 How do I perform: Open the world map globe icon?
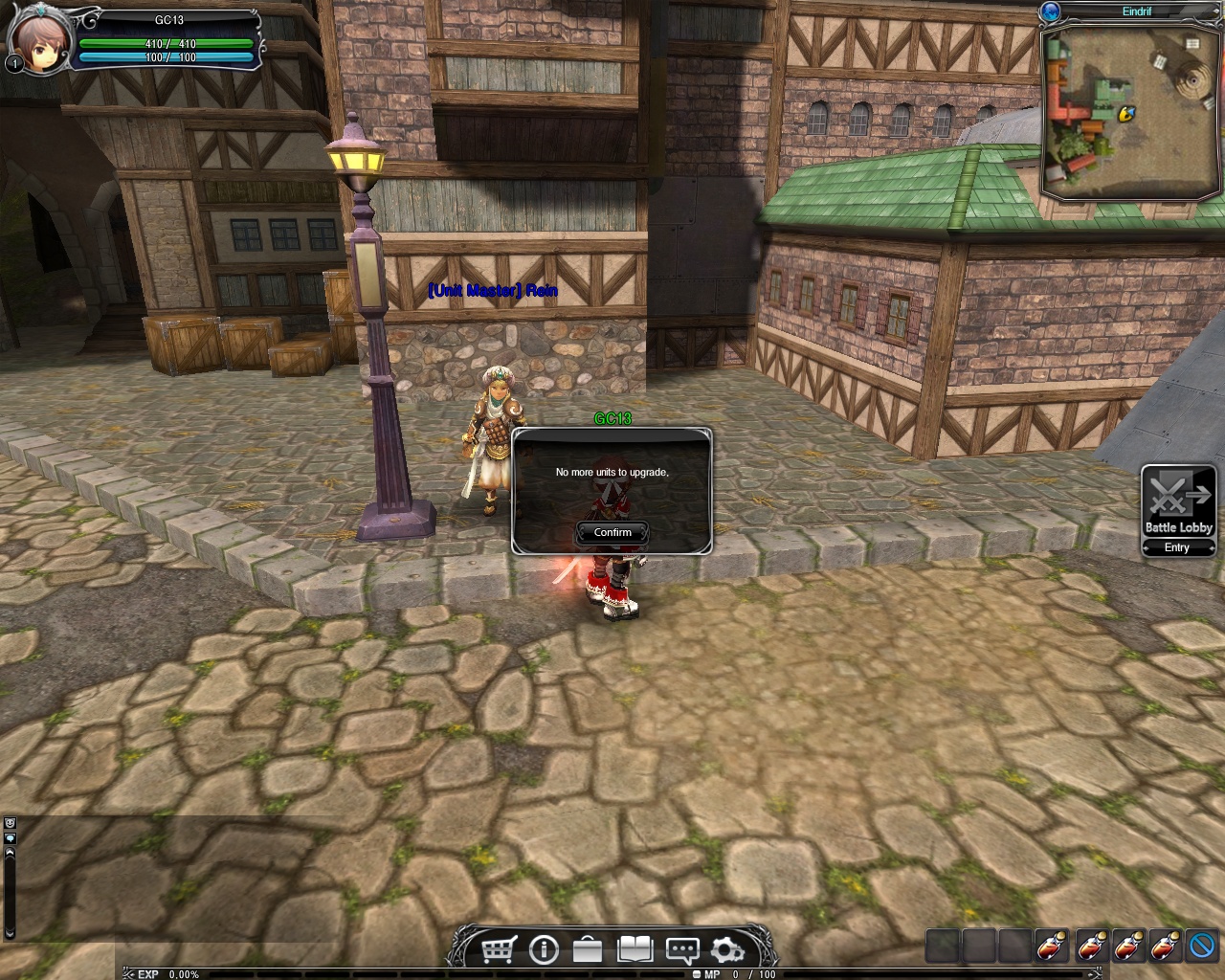pyautogui.click(x=1052, y=11)
